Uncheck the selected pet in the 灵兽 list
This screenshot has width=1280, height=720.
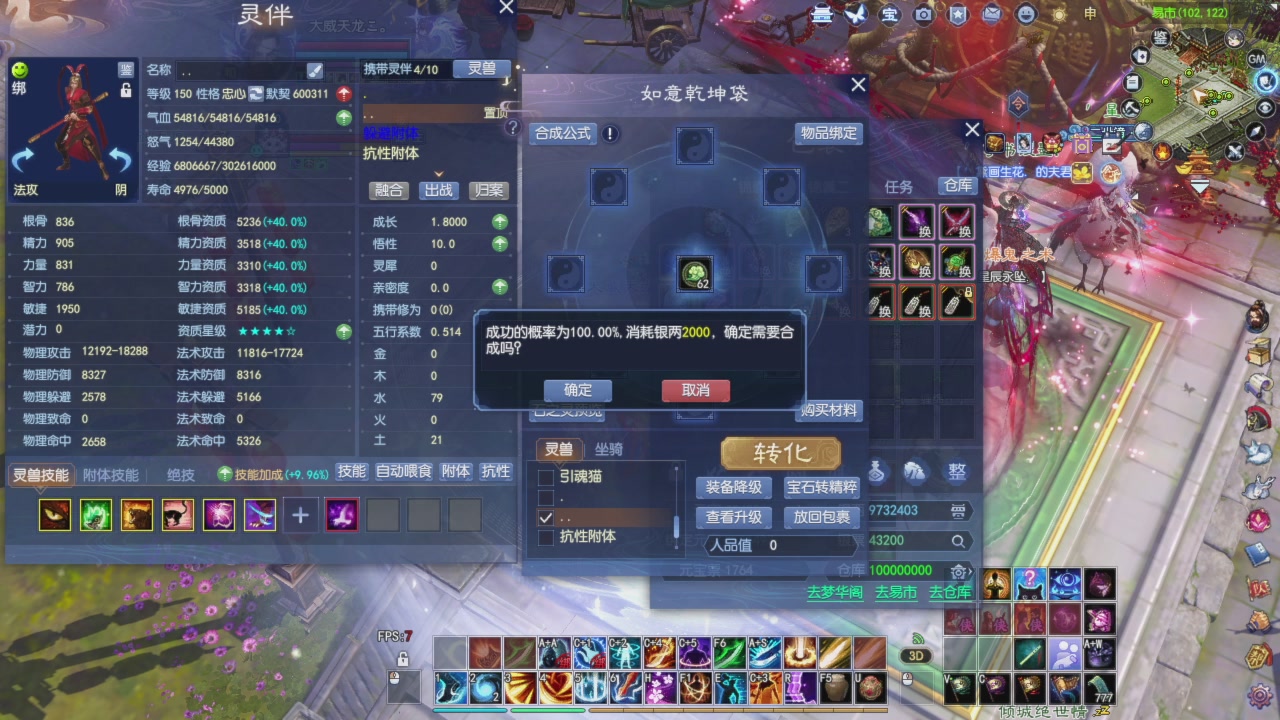click(x=544, y=517)
